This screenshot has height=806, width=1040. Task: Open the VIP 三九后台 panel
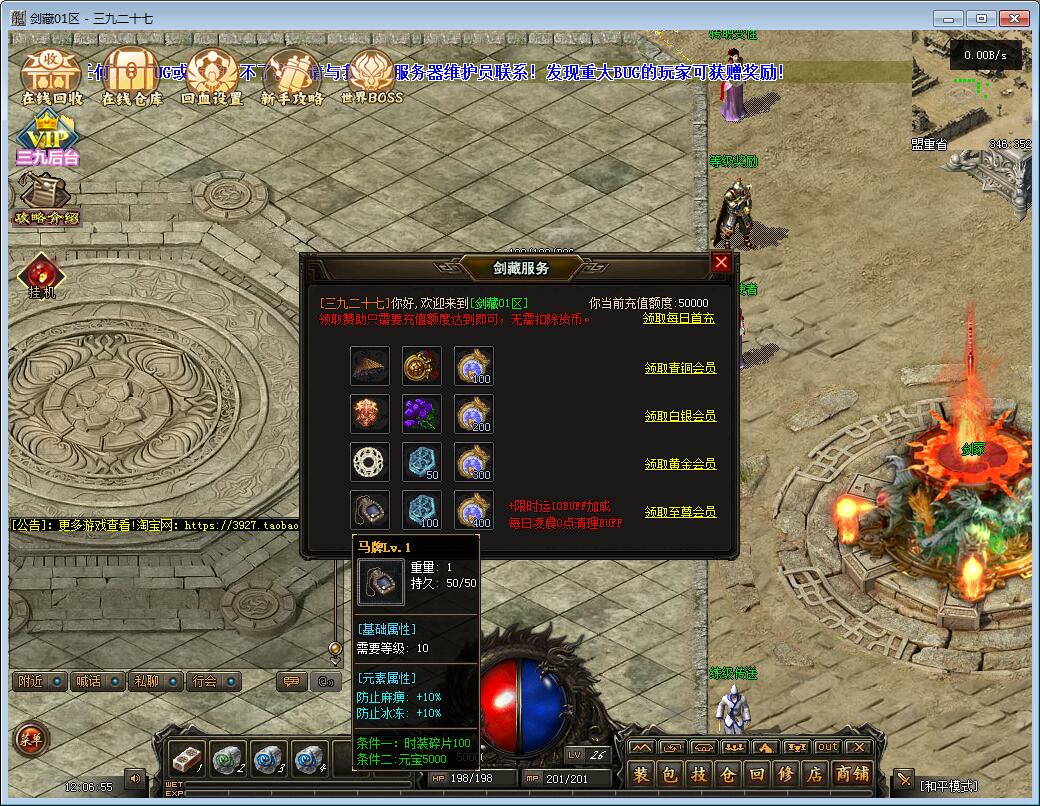click(46, 140)
